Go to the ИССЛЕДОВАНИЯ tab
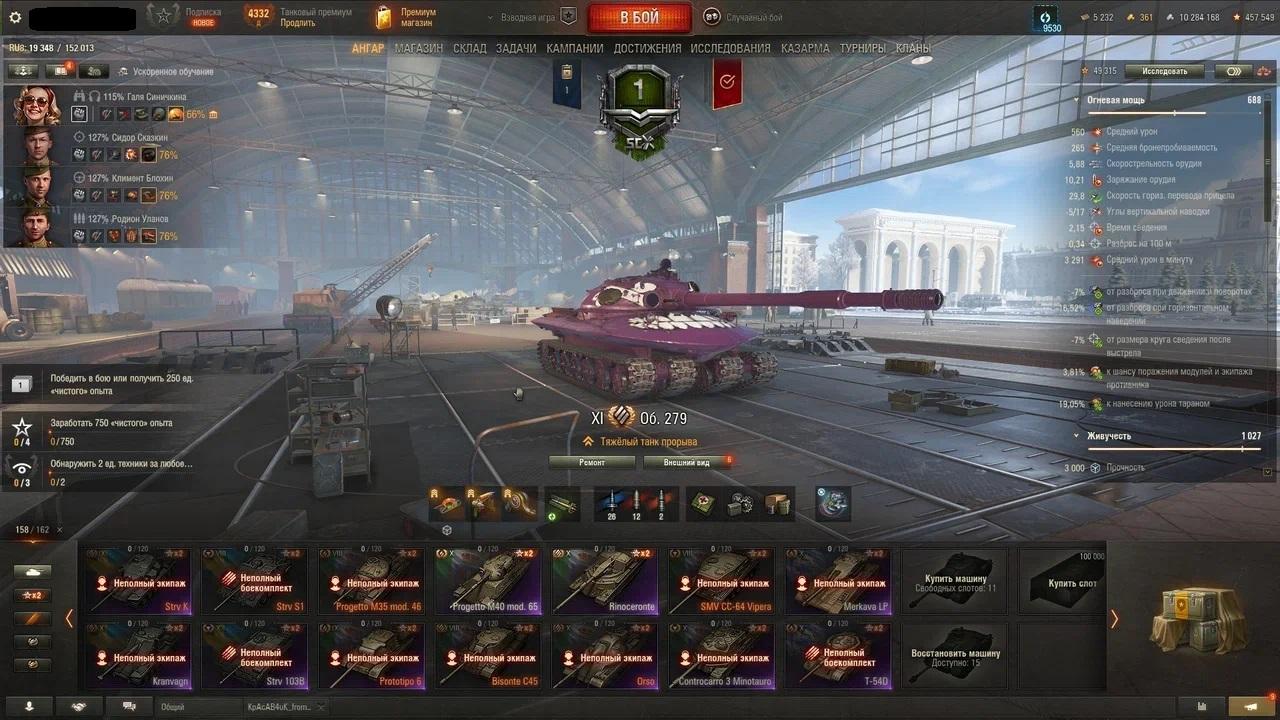The image size is (1280, 720). point(730,48)
